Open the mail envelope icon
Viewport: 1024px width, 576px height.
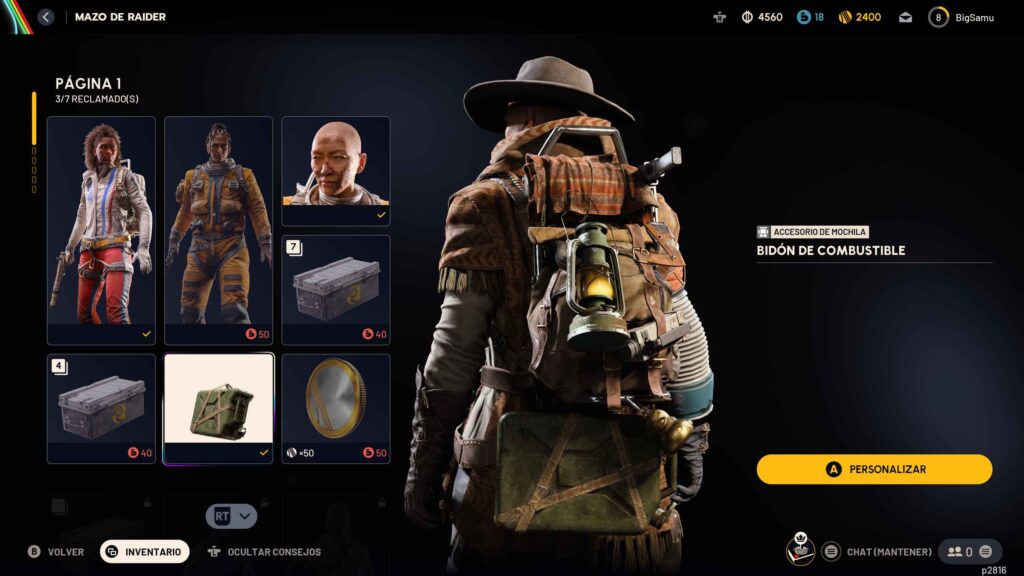pos(905,17)
